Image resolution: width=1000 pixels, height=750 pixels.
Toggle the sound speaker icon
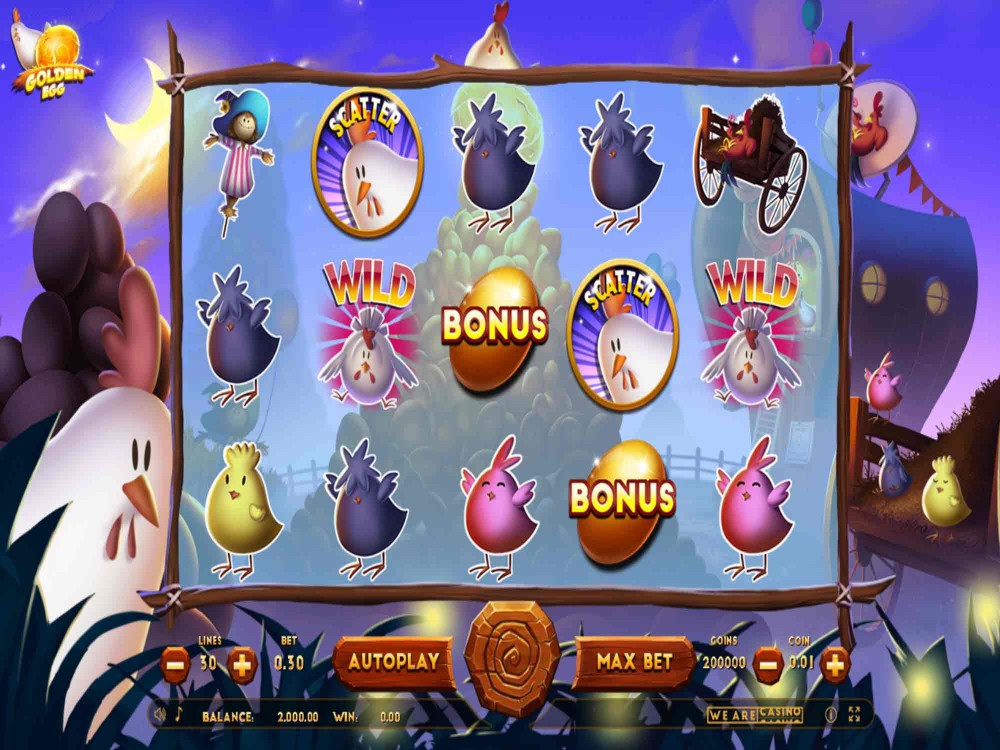tap(159, 715)
